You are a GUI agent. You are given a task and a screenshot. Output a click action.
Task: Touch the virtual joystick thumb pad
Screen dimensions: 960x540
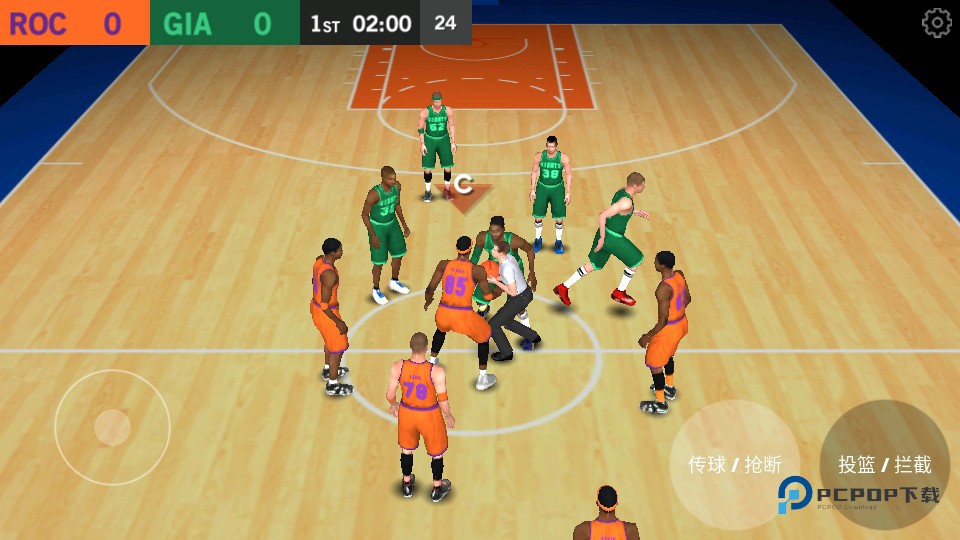[x=112, y=427]
